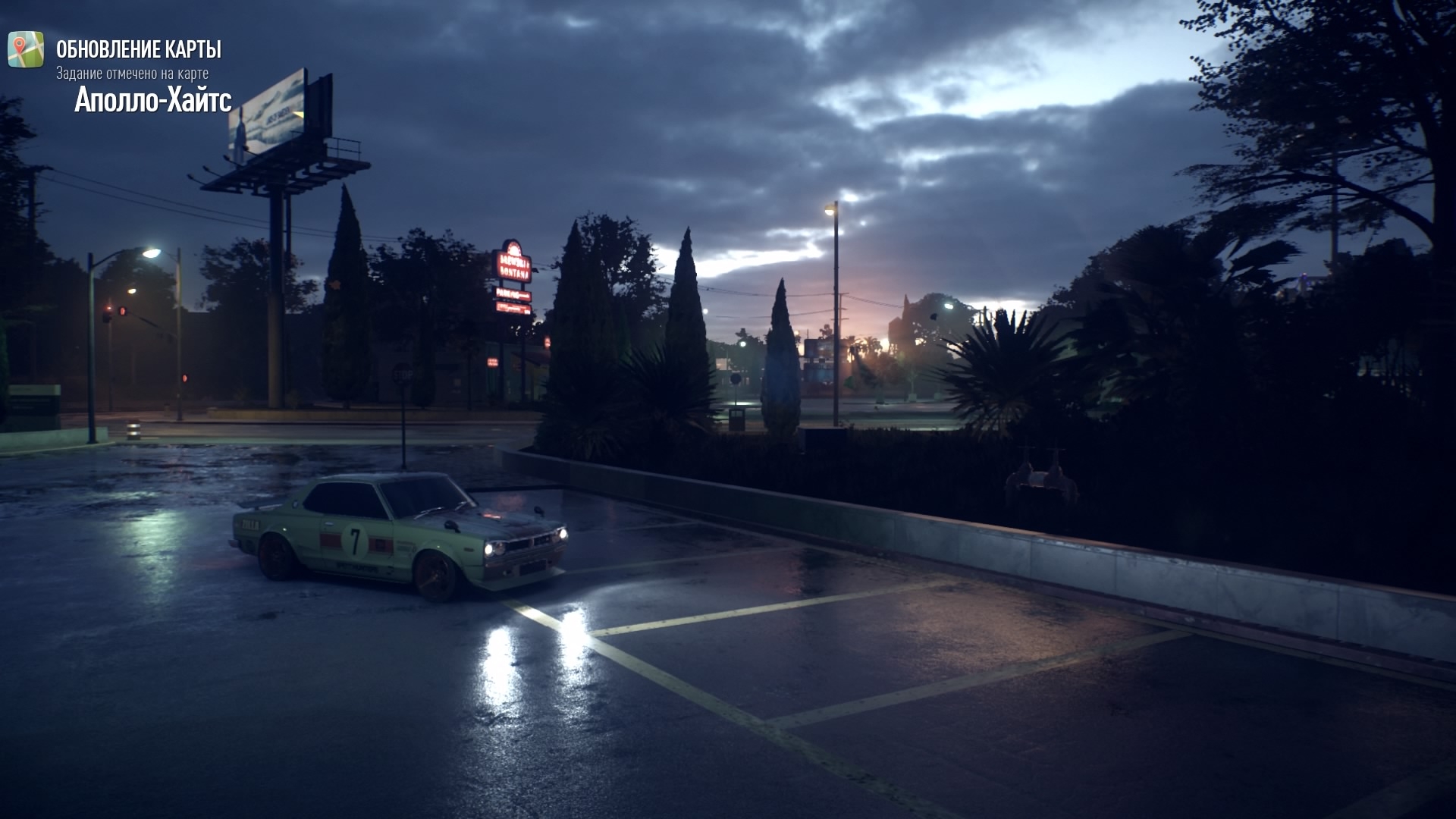Open the Аполло-Хайтс map update notification
This screenshot has height=819, width=1456.
tap(152, 99)
